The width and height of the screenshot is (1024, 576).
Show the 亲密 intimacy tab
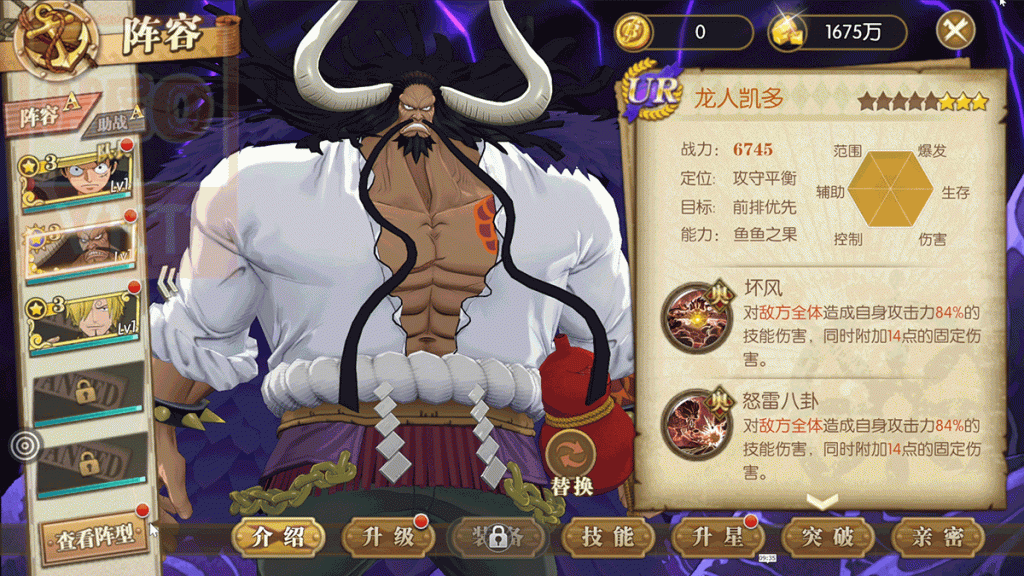pyautogui.click(x=938, y=538)
